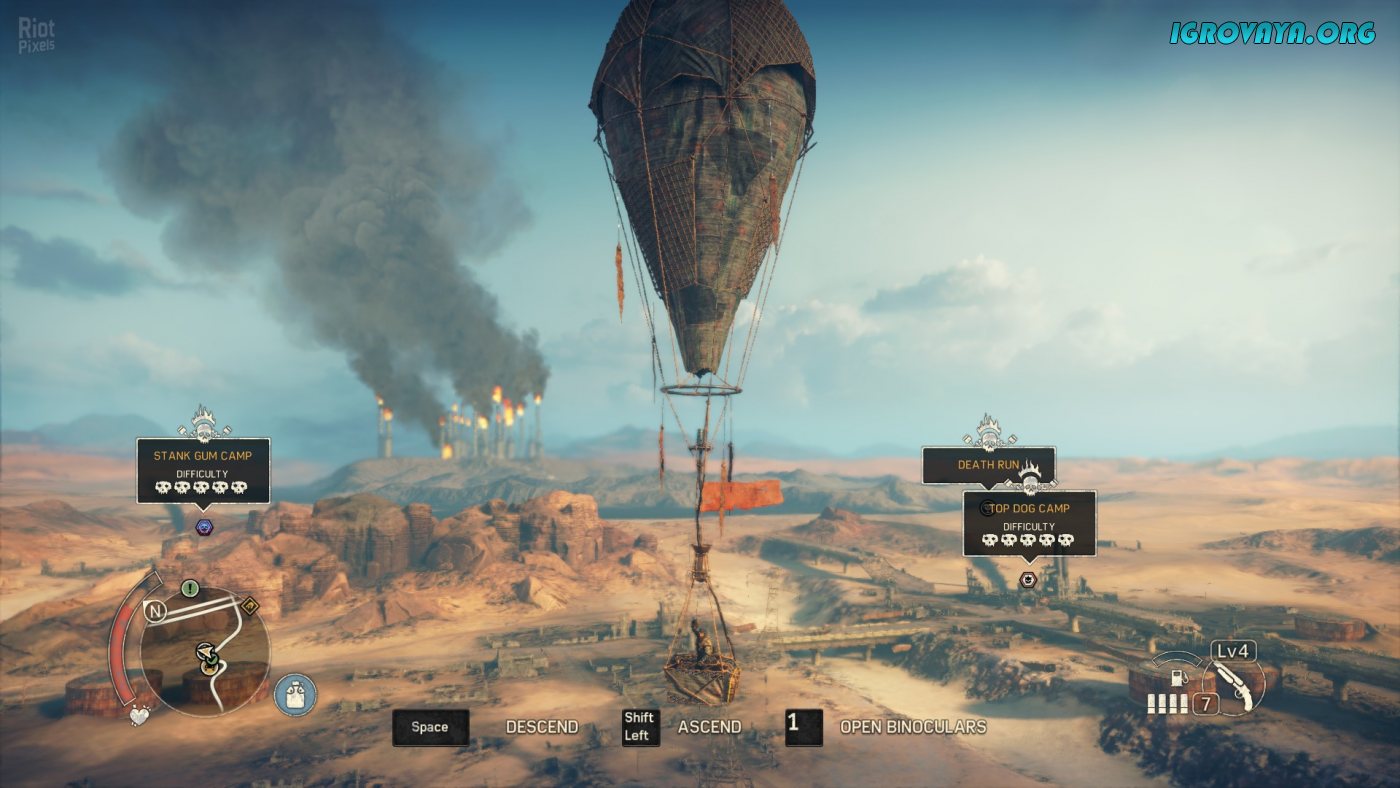1400x788 pixels.
Task: Click the yellow diamond marker on minimap
Action: pyautogui.click(x=249, y=606)
